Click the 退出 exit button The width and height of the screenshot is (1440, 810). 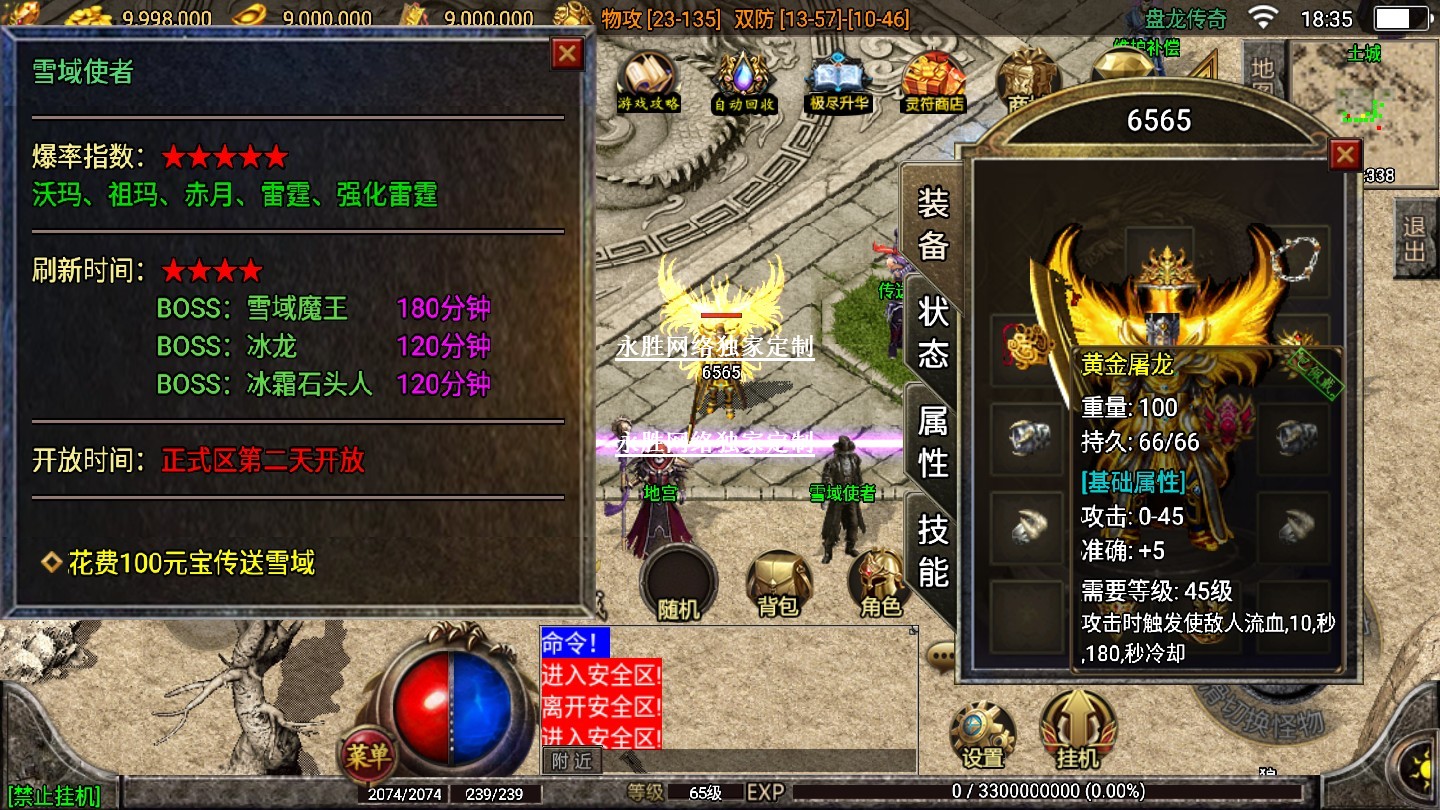[x=1414, y=238]
